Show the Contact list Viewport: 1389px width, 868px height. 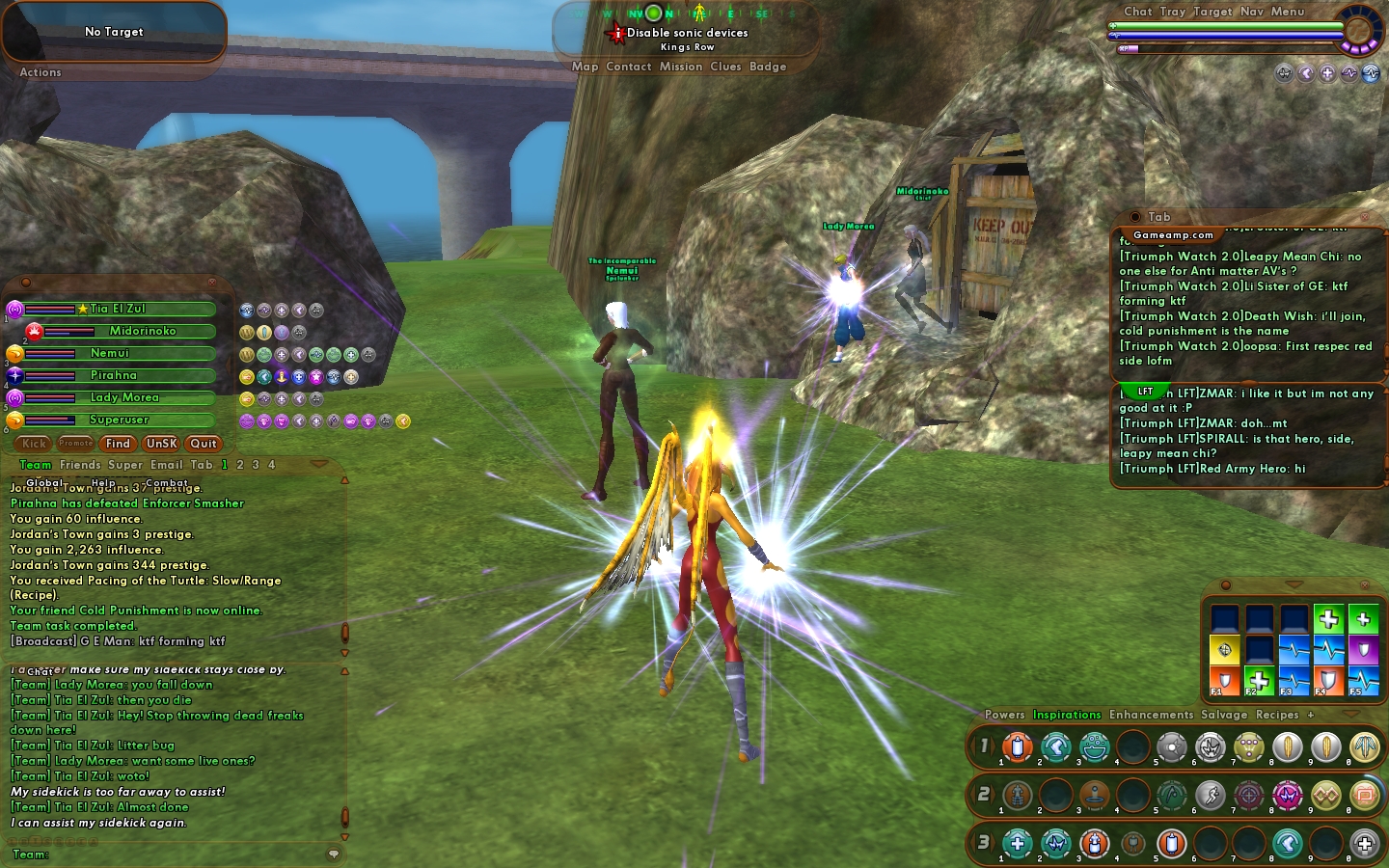click(x=629, y=67)
